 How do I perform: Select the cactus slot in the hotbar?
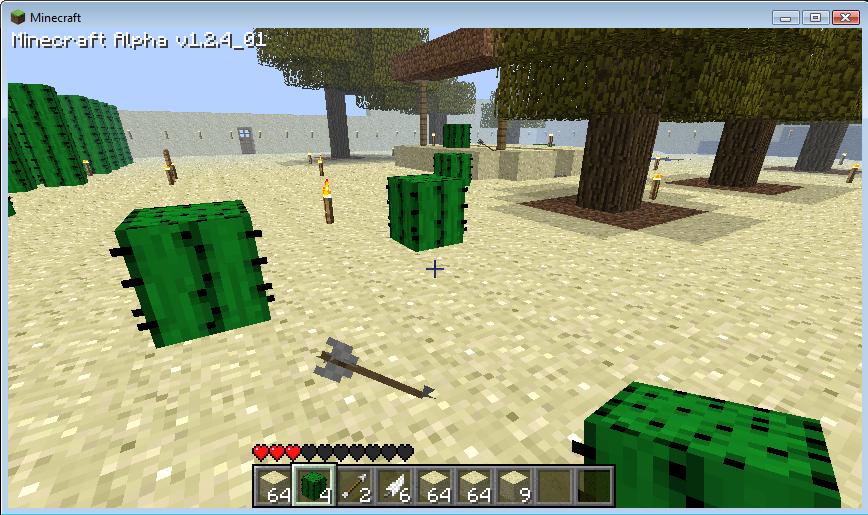pos(314,485)
